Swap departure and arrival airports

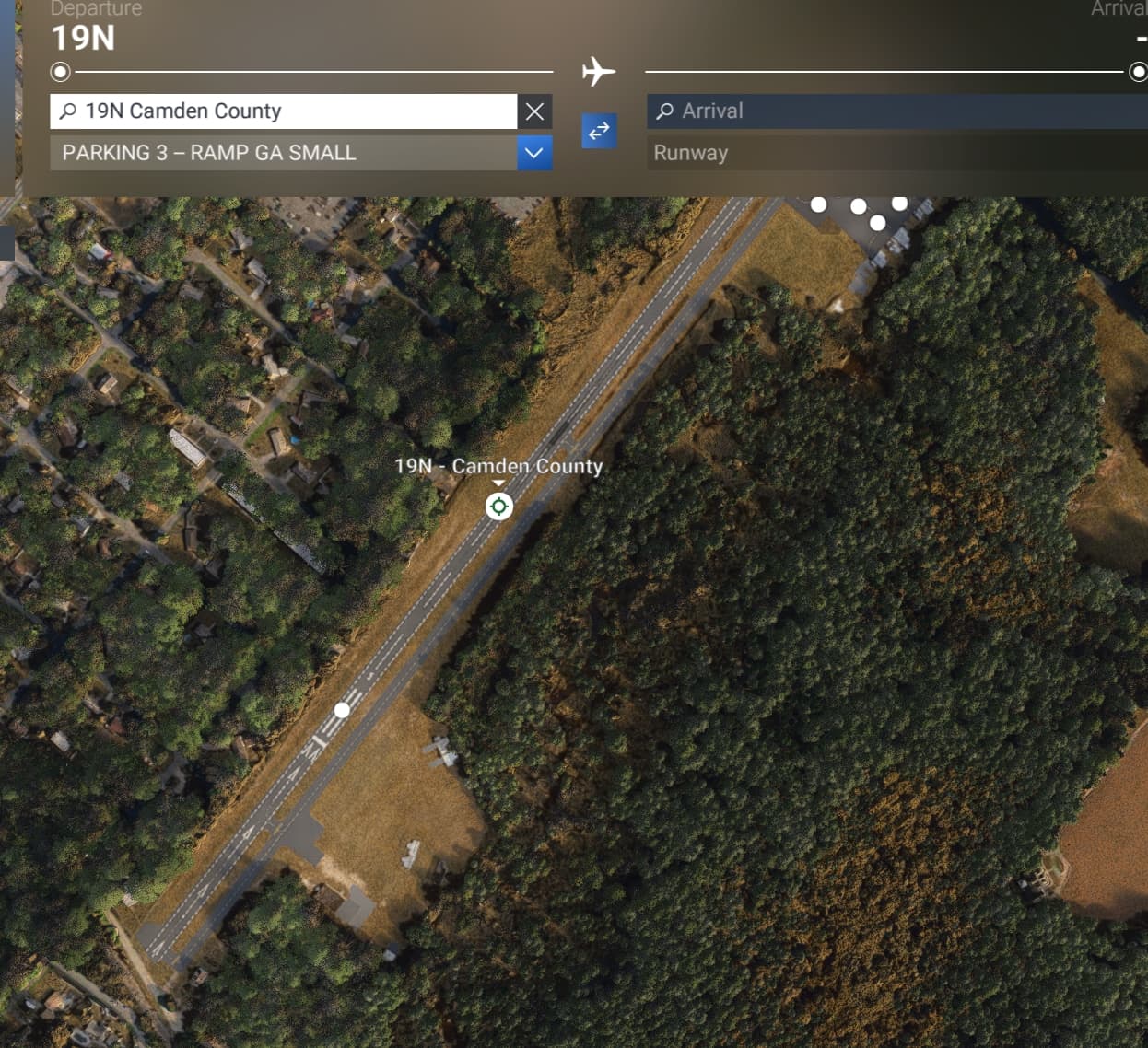coord(599,131)
